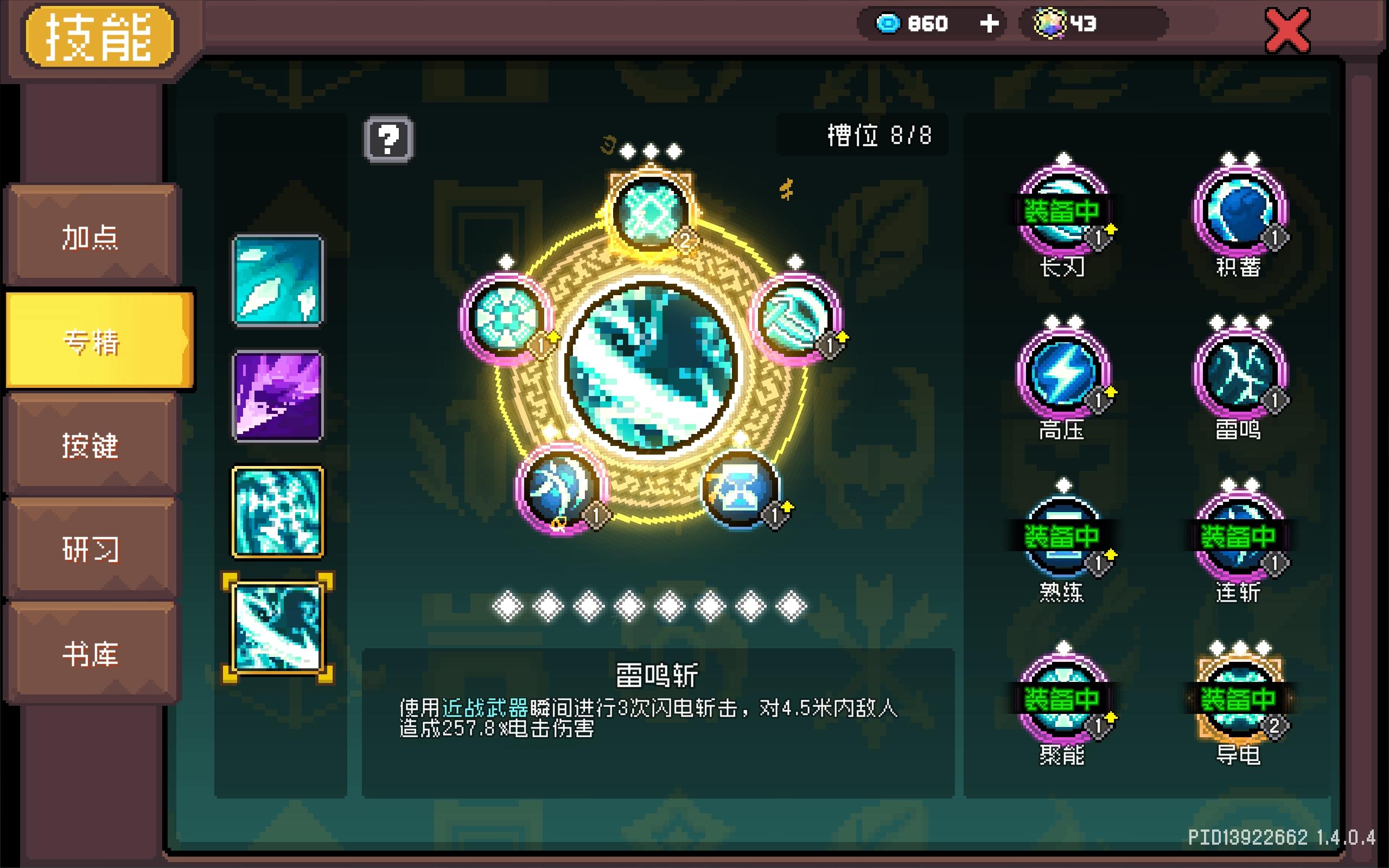Open the 书库 tab
This screenshot has width=1389, height=868.
92,652
